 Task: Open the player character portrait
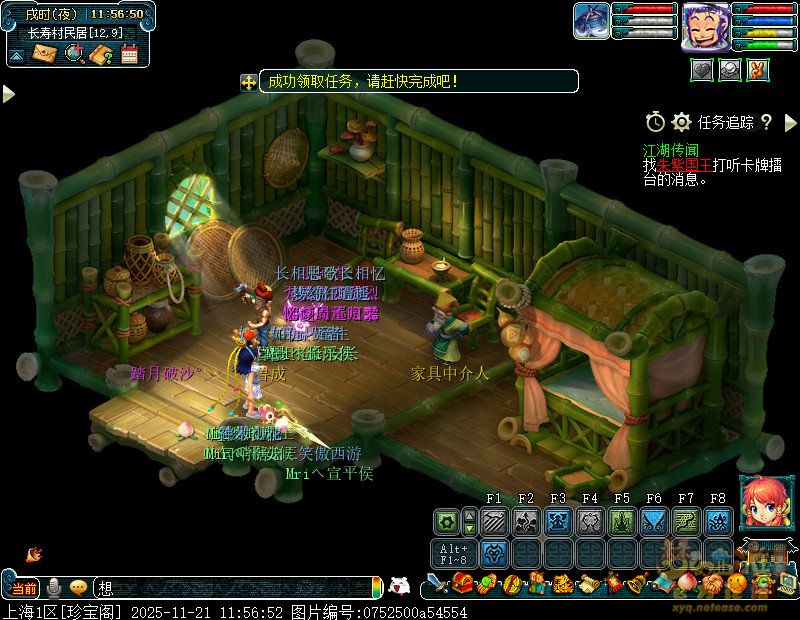point(705,26)
